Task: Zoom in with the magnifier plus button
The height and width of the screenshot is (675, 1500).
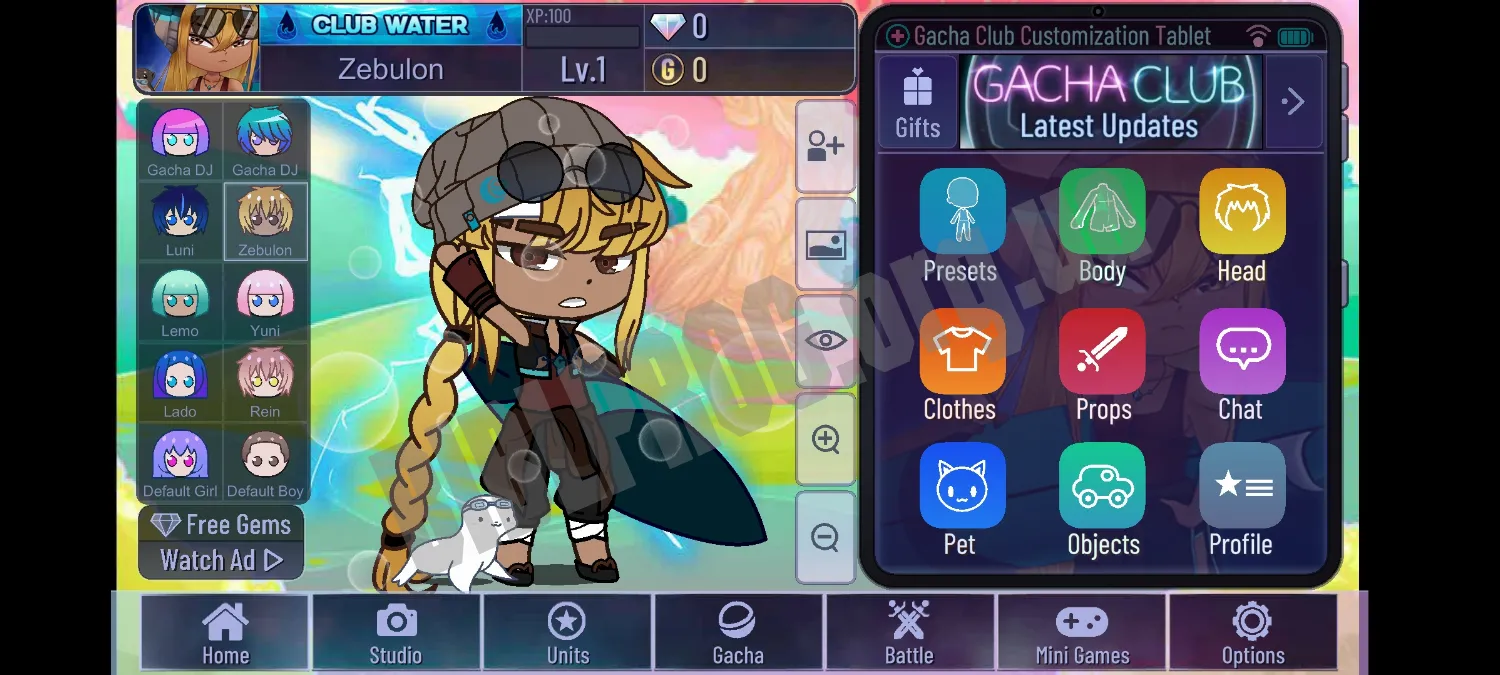Action: (825, 439)
